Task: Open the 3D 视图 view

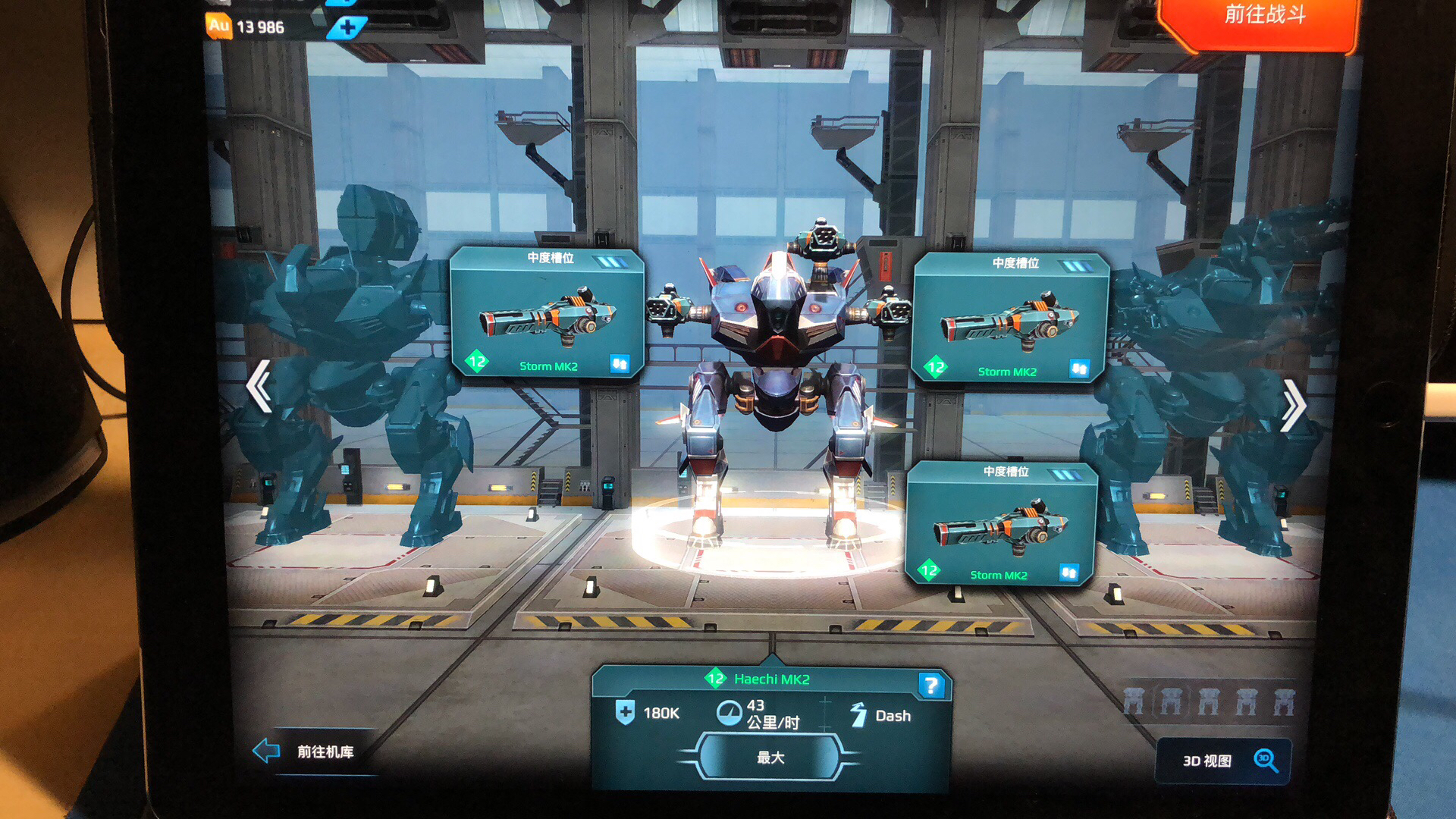Action: click(x=1222, y=761)
